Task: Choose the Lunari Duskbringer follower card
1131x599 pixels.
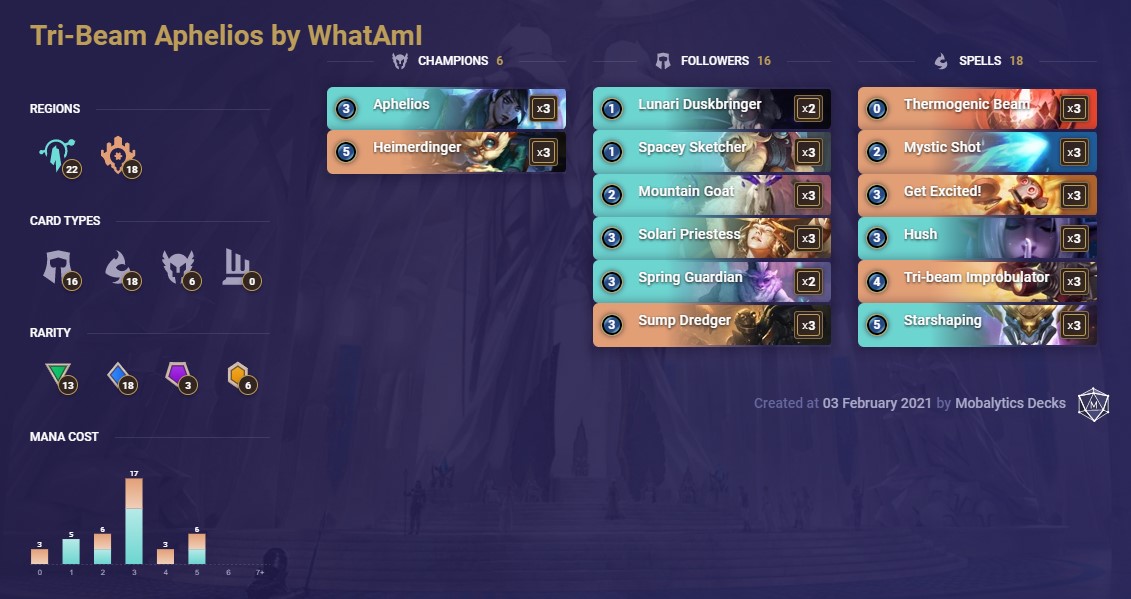Action: click(x=711, y=108)
